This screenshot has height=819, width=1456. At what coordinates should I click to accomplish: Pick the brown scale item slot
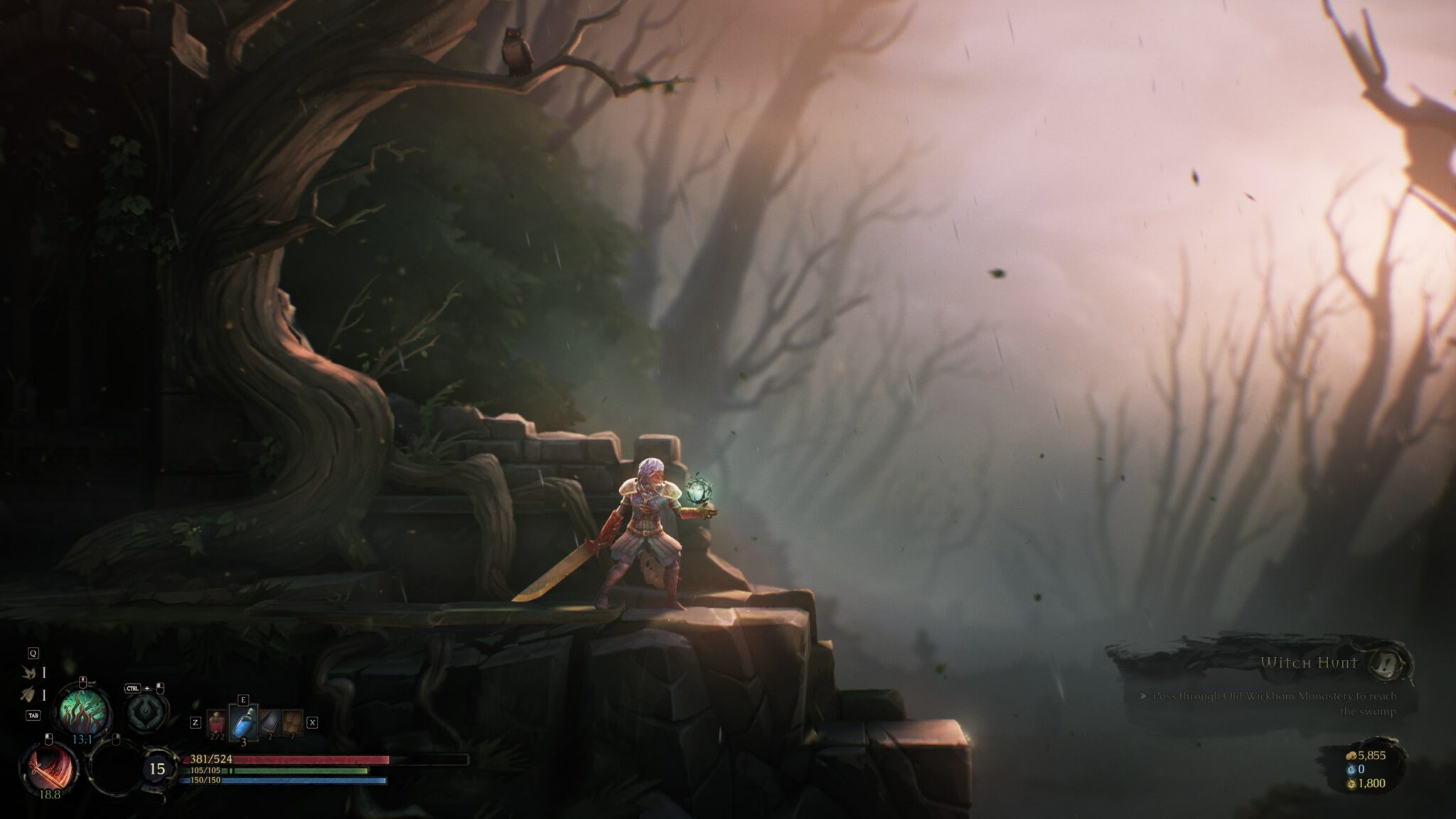pyautogui.click(x=292, y=722)
